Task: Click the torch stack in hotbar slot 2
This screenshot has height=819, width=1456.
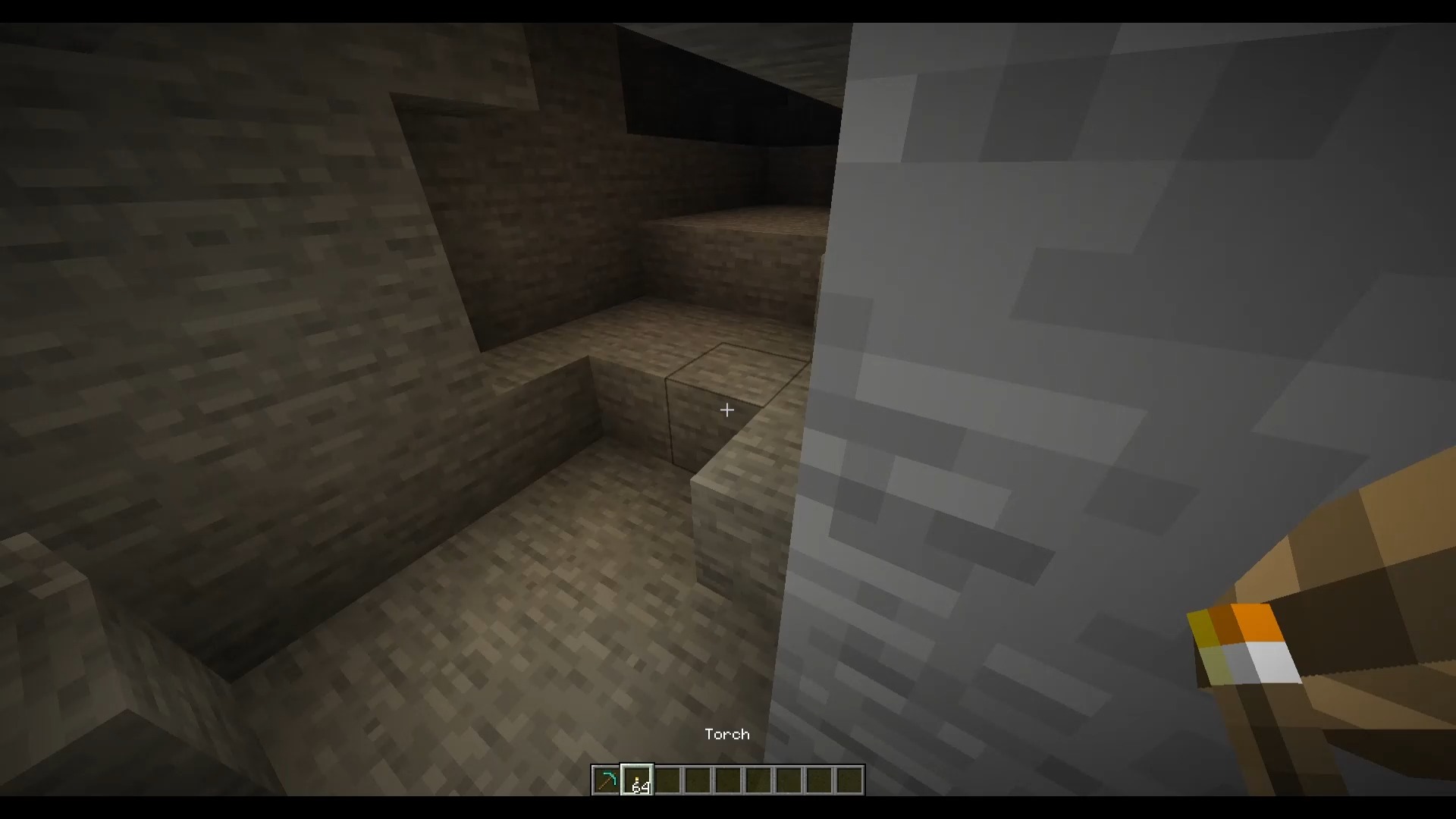Action: tap(637, 778)
